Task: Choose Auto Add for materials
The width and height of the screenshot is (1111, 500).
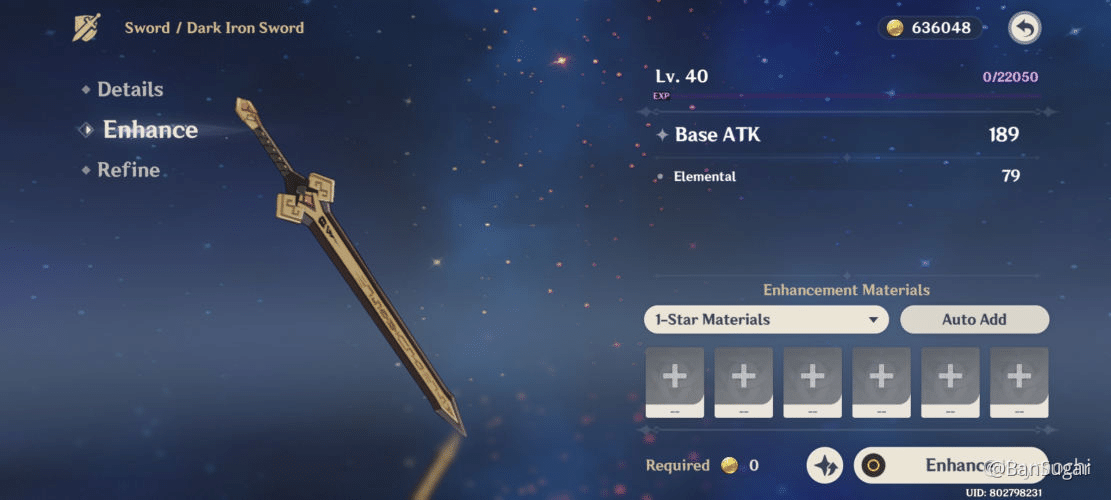Action: tap(974, 320)
